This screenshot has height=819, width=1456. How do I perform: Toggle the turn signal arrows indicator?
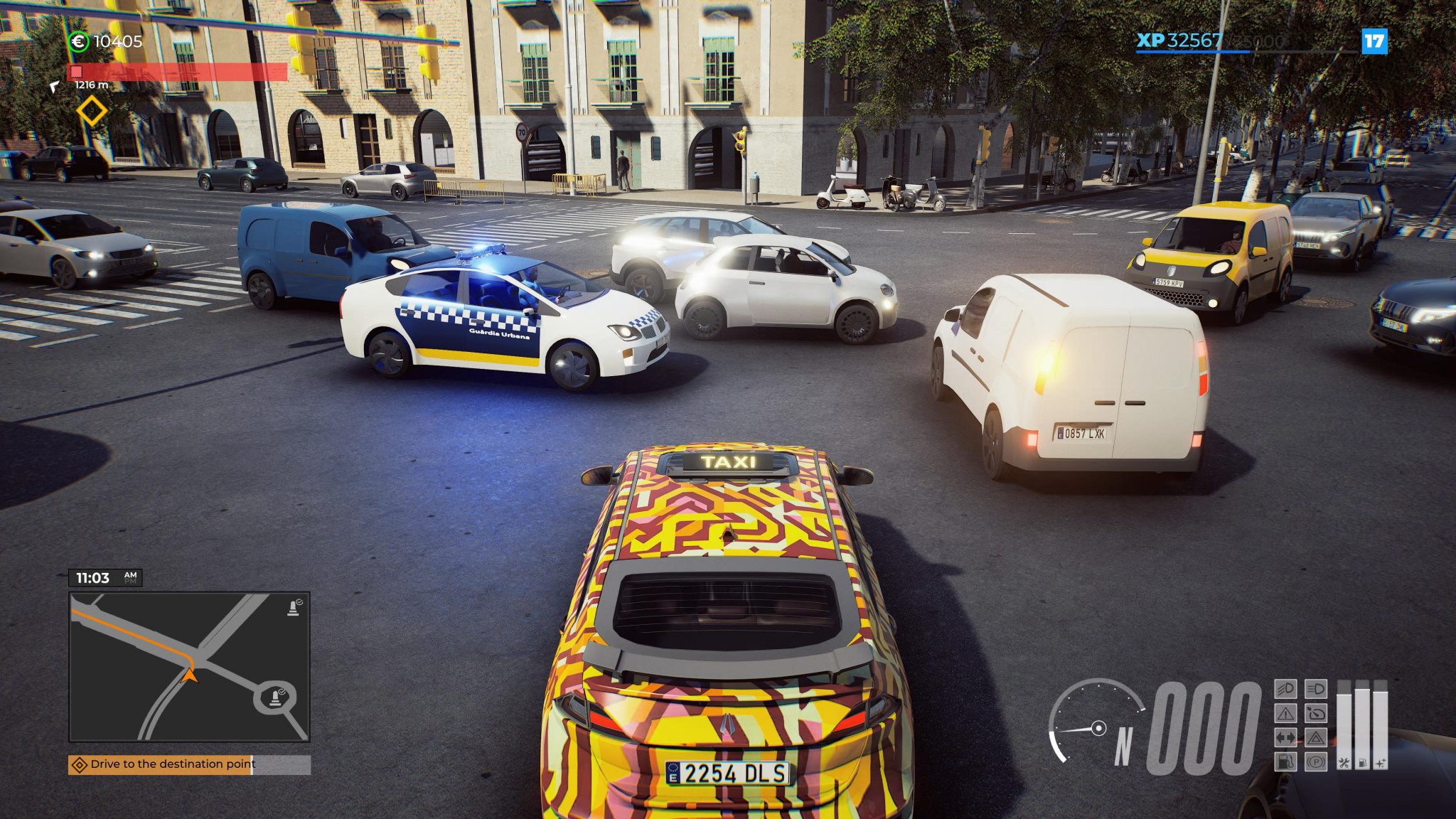1285,737
